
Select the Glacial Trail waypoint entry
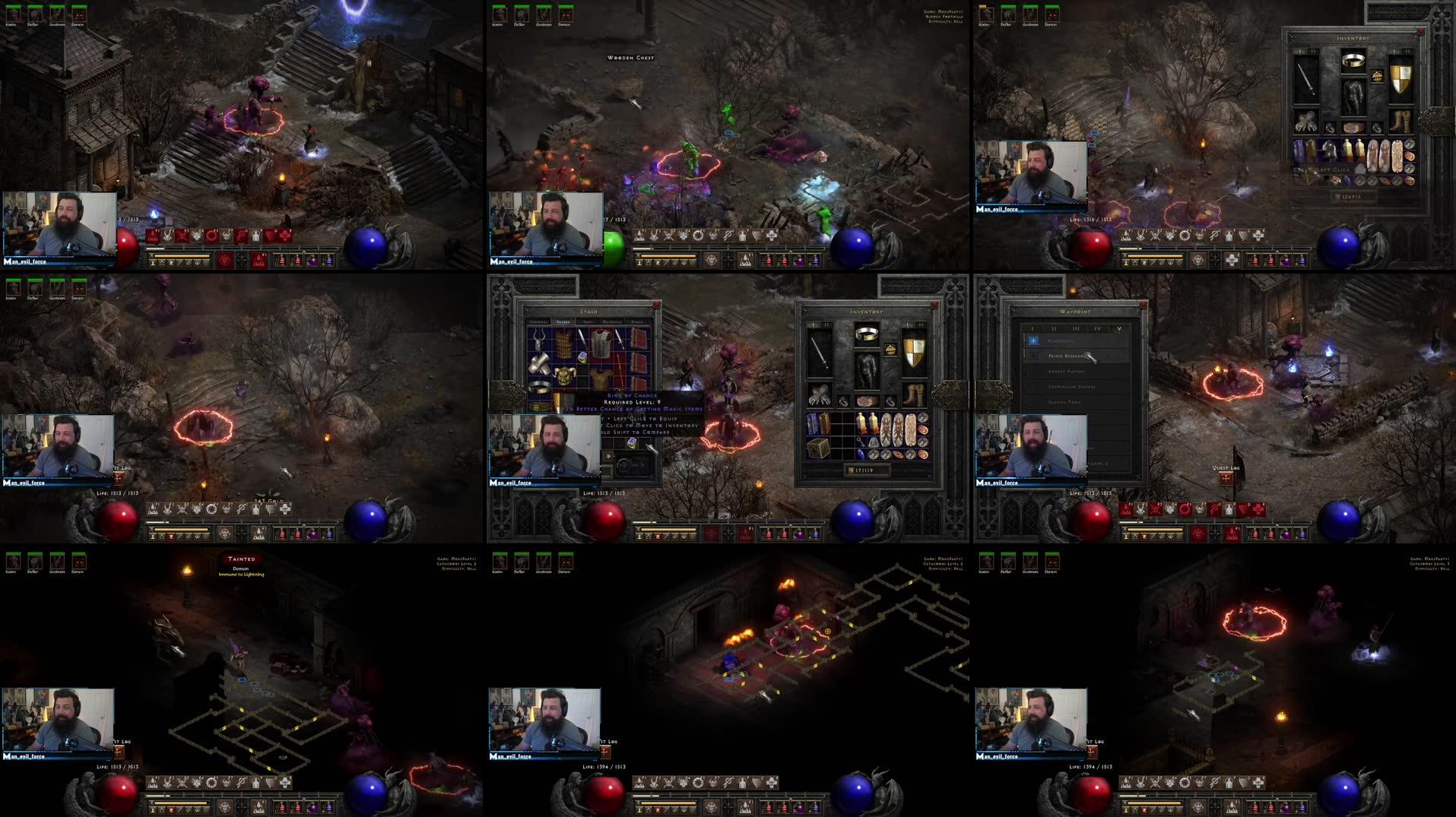1064,401
